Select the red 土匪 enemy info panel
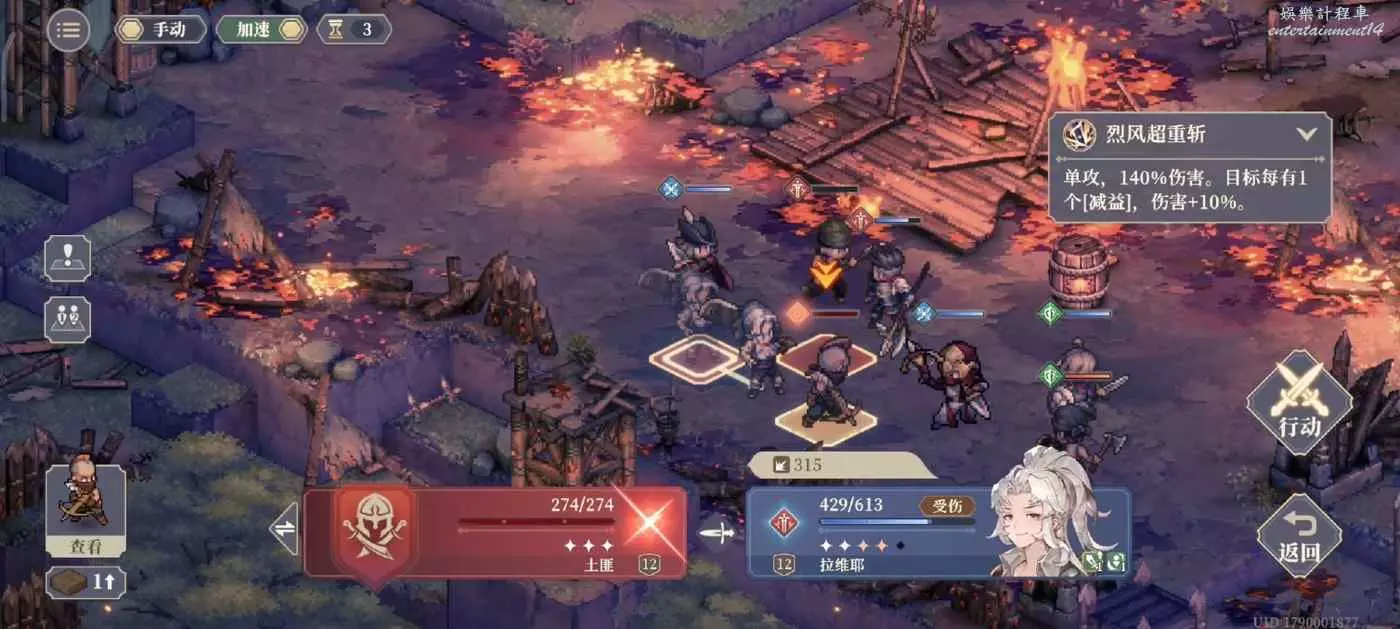1400x629 pixels. click(x=495, y=533)
